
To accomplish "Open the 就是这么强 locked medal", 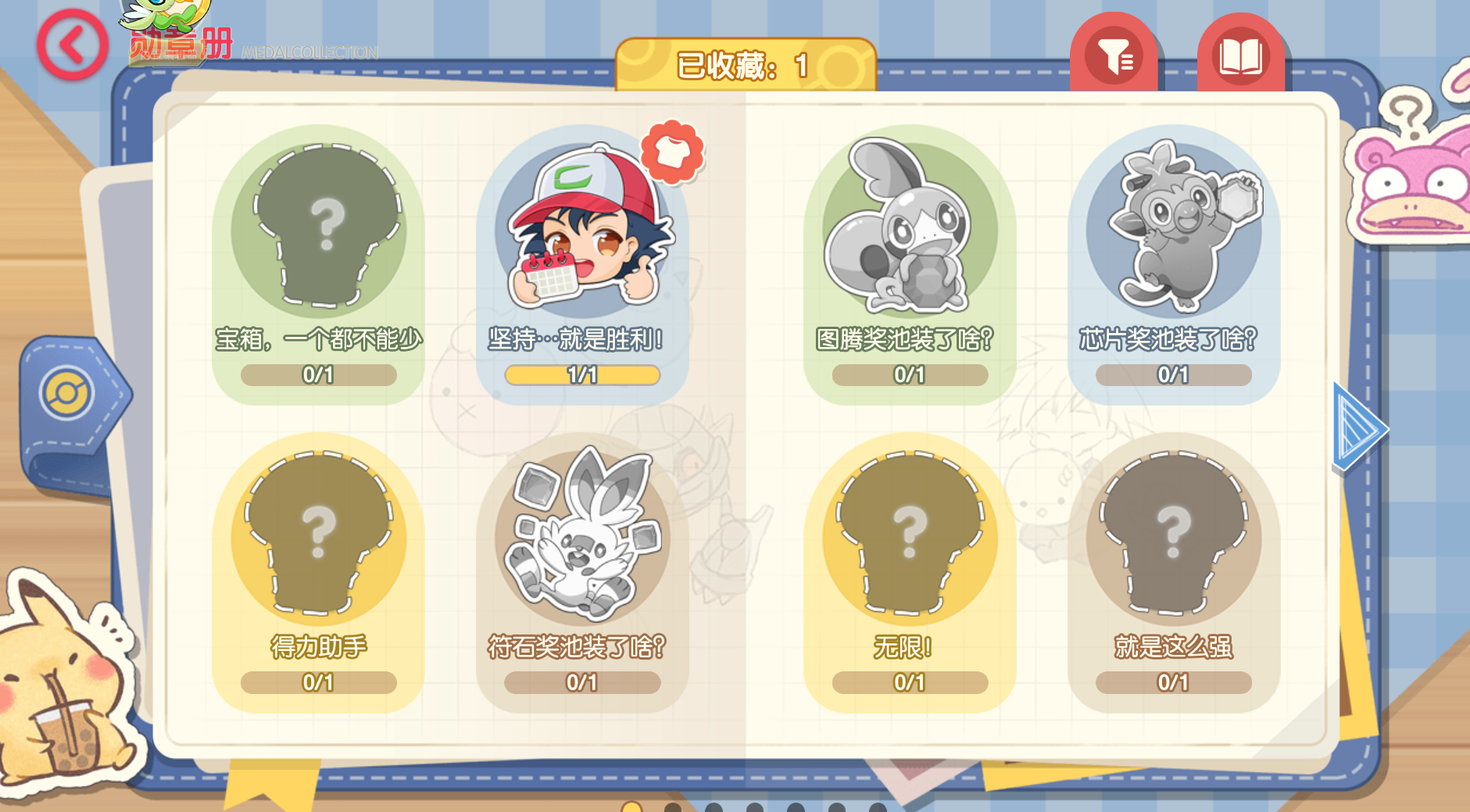I will (x=1173, y=539).
